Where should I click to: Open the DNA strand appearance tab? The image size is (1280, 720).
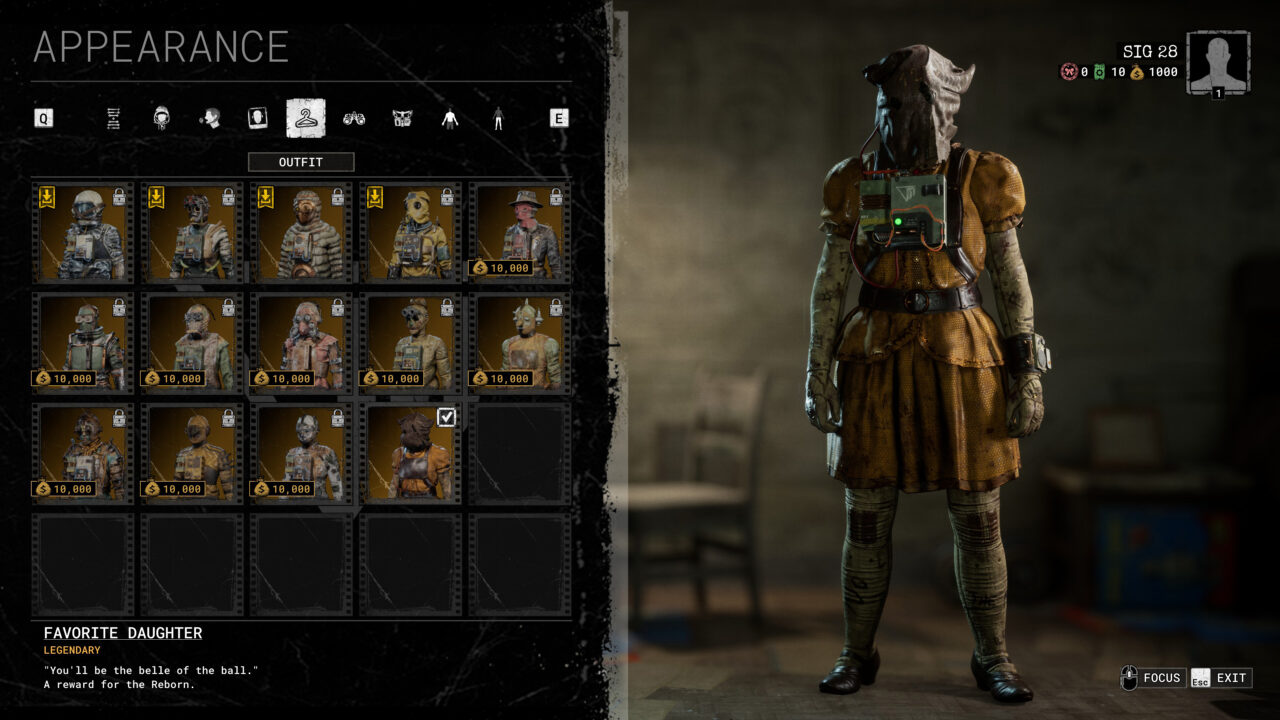click(113, 119)
